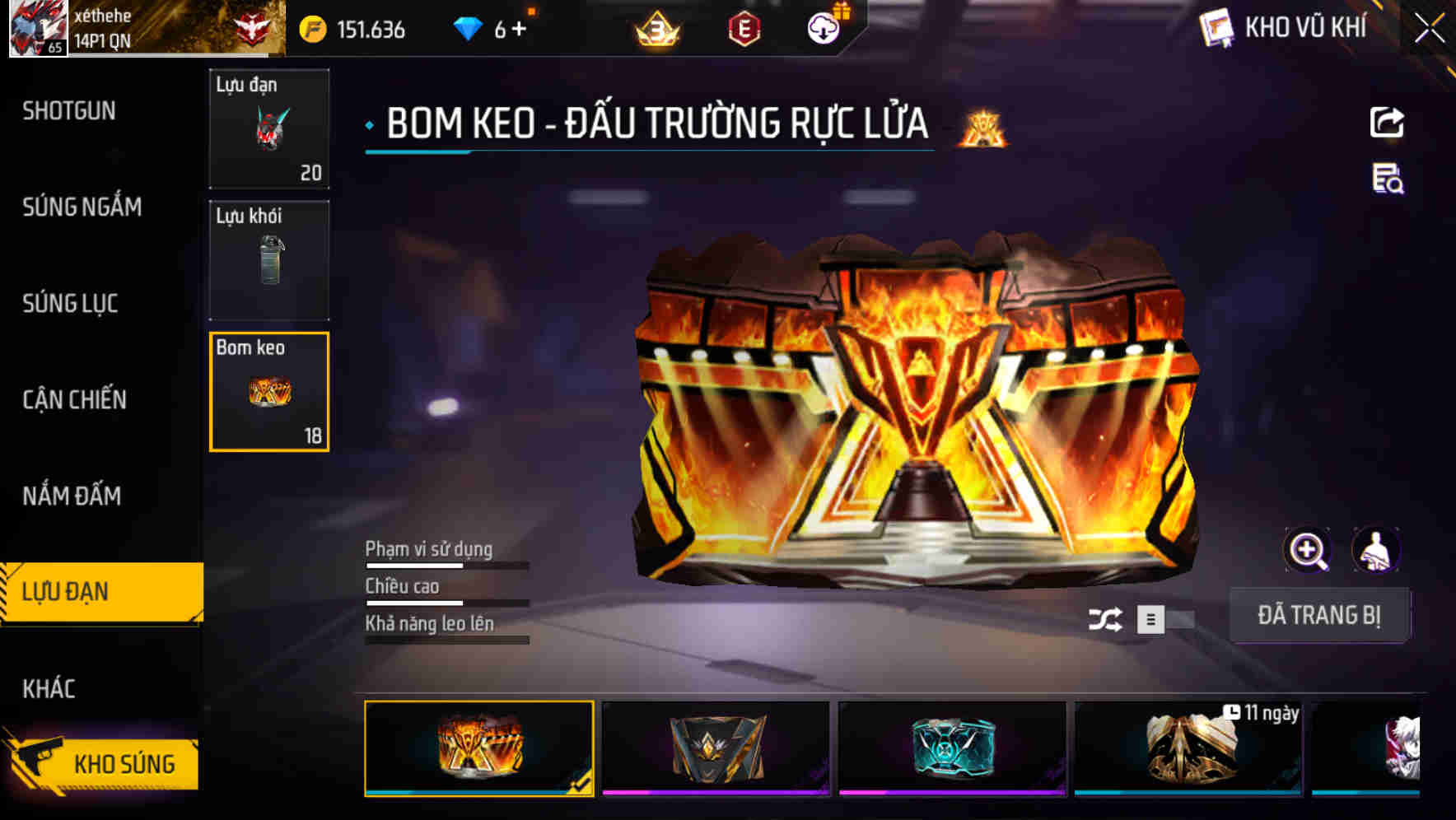Screen dimensions: 1456x820
Task: Open the share icon near the skin title
Action: 1388,122
